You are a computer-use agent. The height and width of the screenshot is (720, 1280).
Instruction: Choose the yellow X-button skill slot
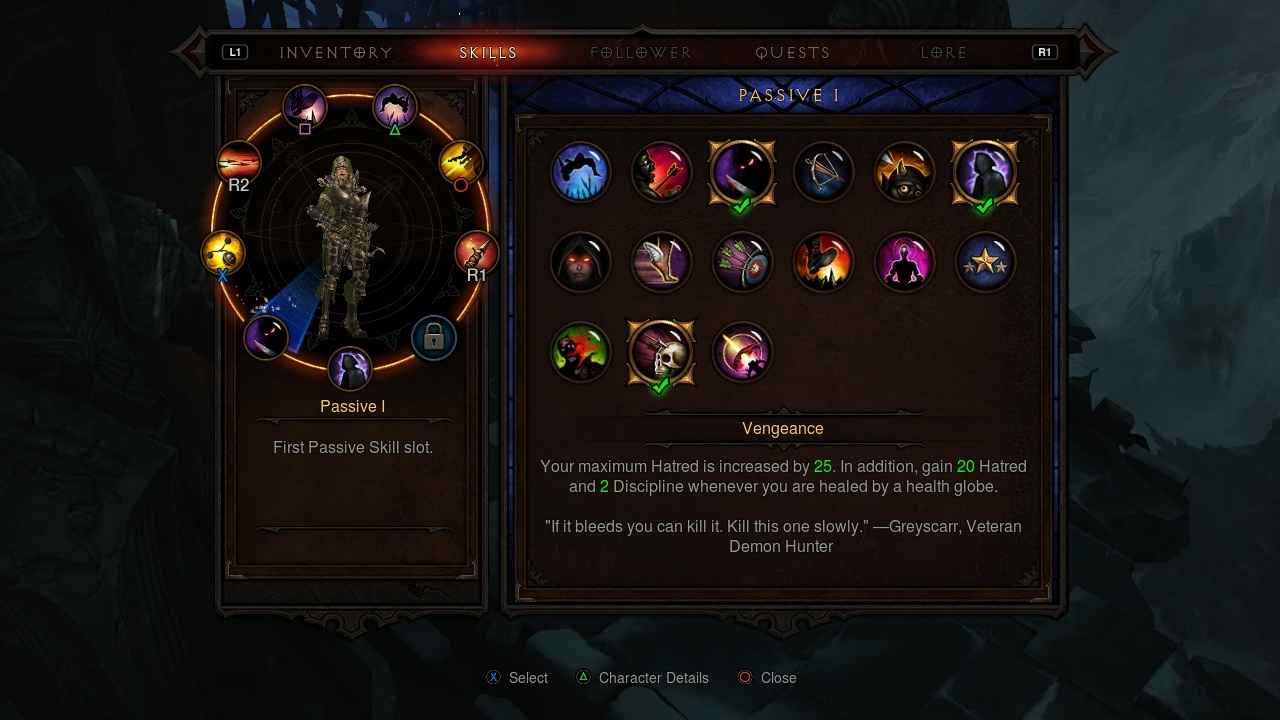click(222, 253)
